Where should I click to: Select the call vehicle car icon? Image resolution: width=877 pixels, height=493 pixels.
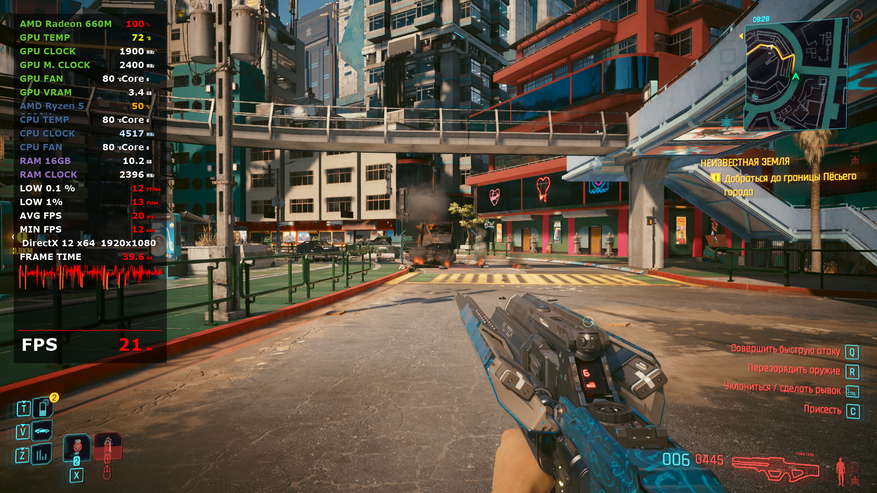[x=42, y=431]
